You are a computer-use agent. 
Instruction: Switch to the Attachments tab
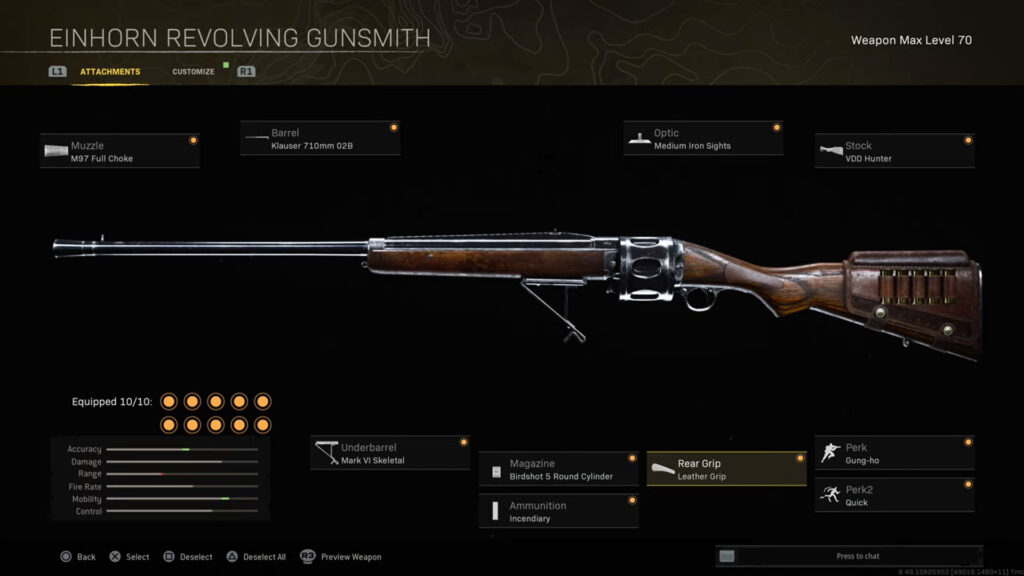[x=110, y=72]
